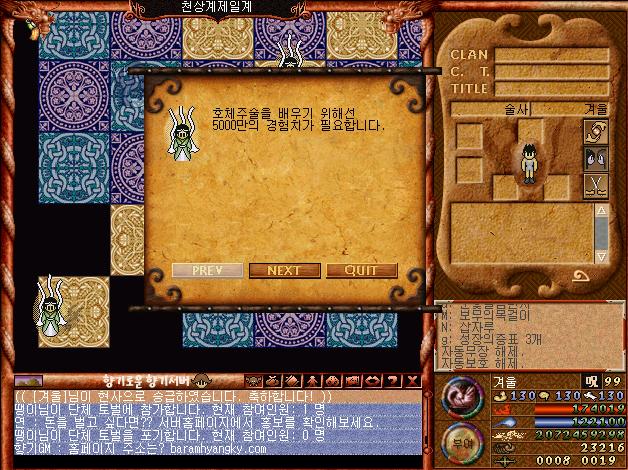Close the dialogue with QUIT

coord(361,270)
